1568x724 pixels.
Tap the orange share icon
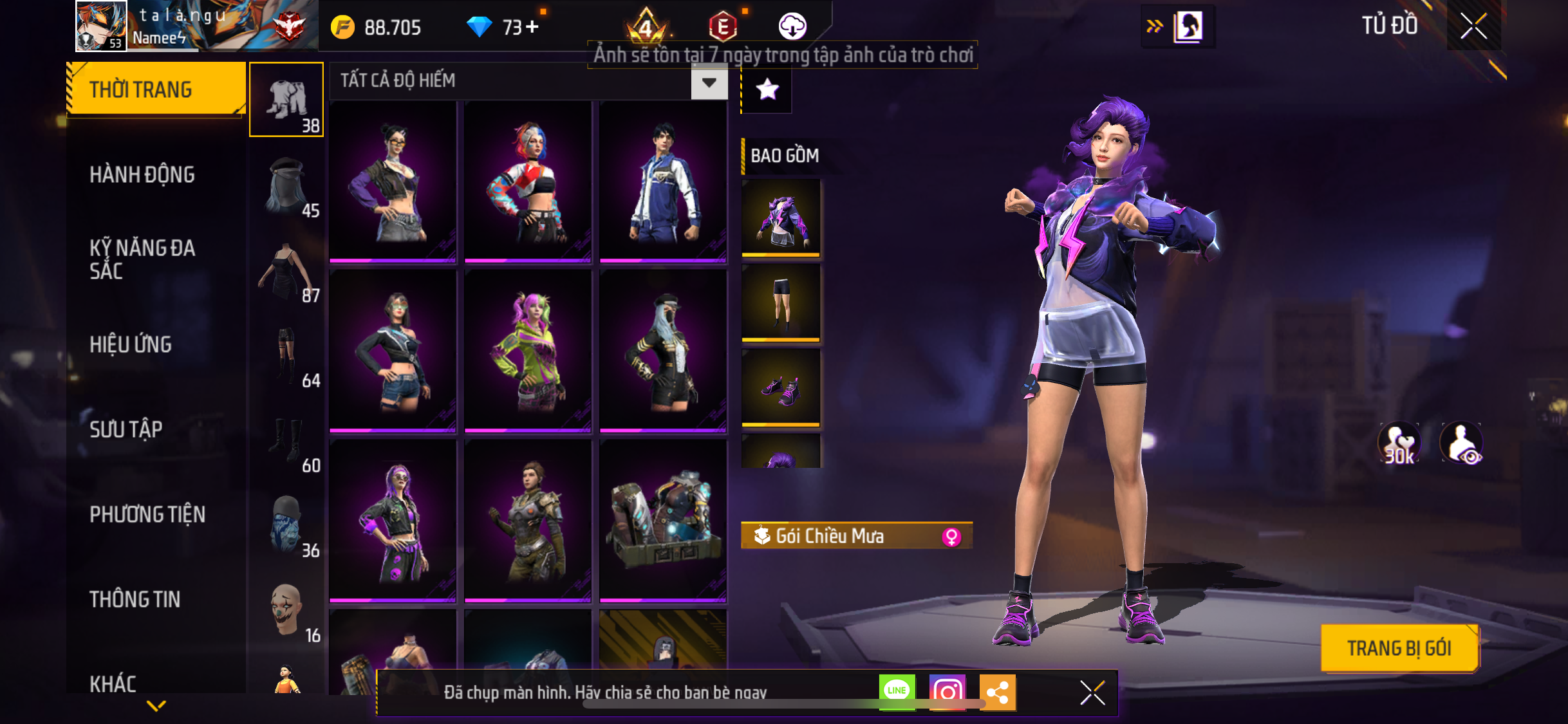[x=998, y=692]
